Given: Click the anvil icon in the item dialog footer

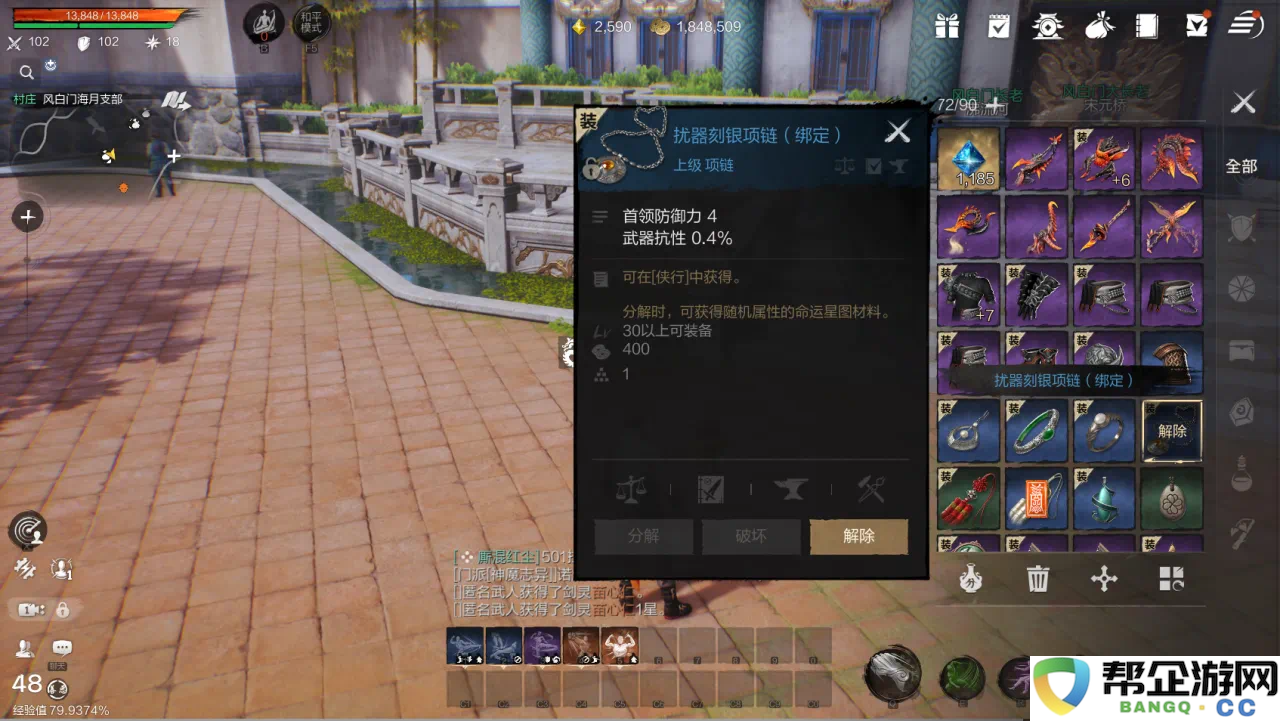Looking at the screenshot, I should [792, 489].
